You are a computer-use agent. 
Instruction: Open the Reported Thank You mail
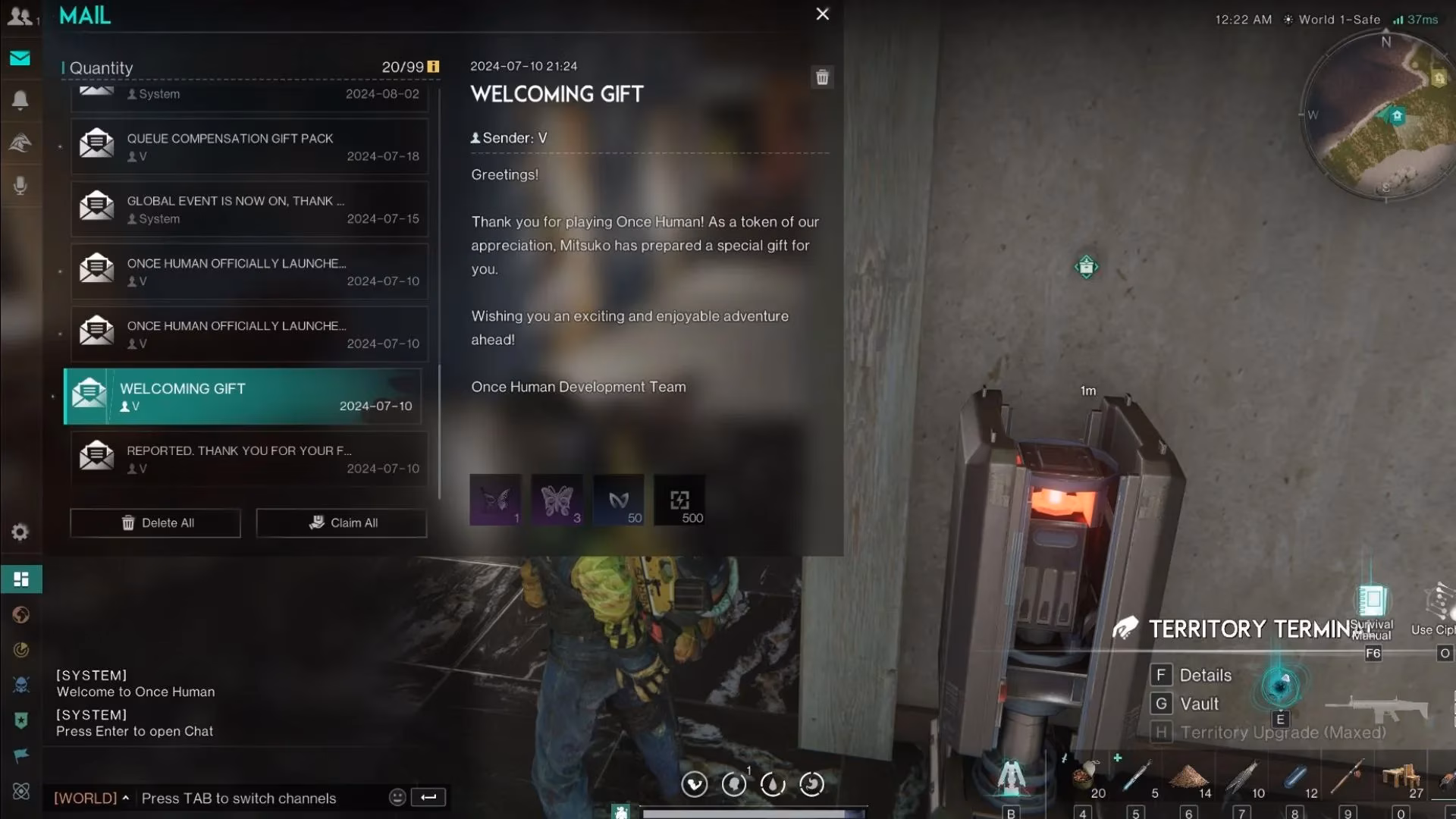tap(249, 459)
